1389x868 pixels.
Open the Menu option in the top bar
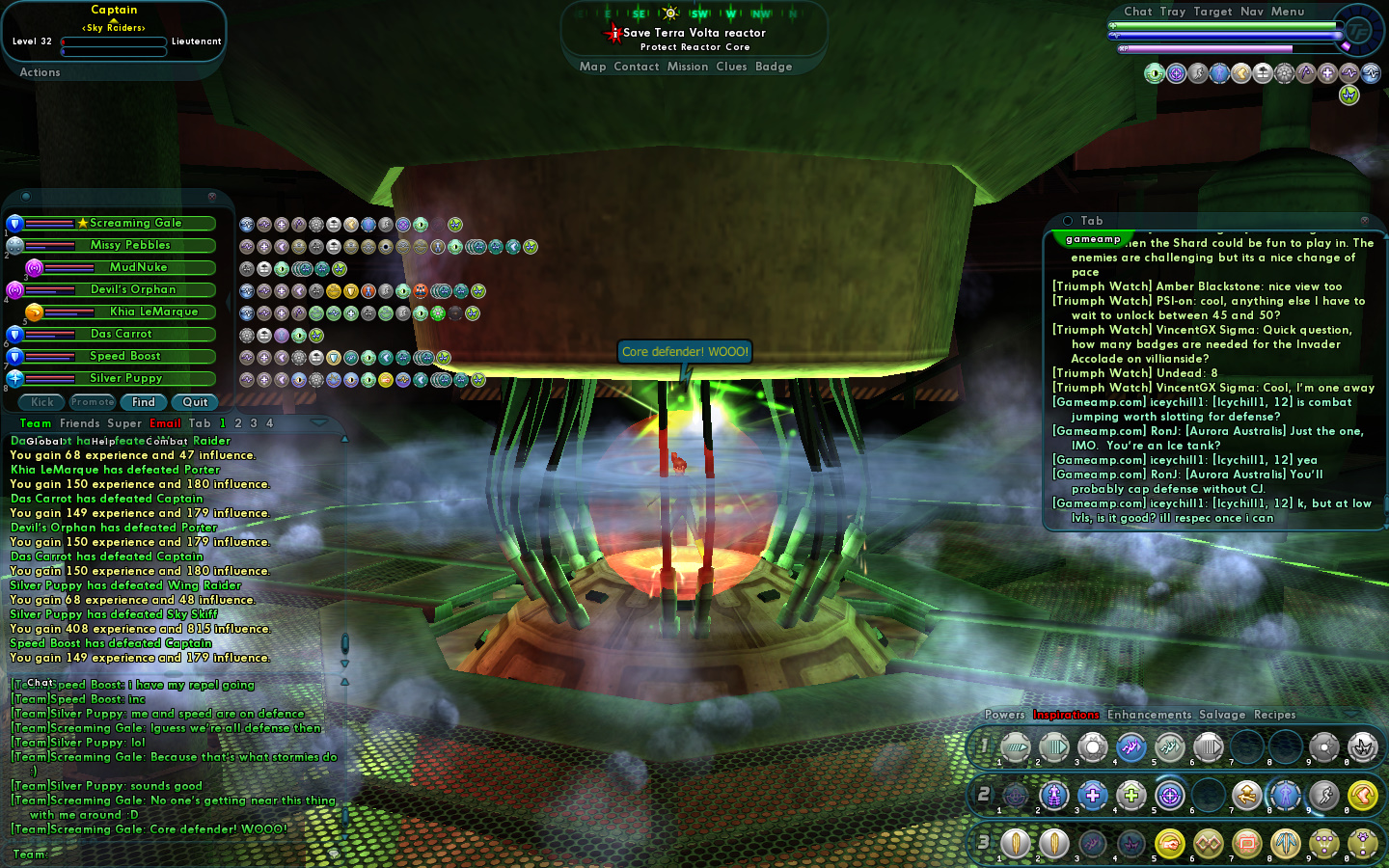[x=1288, y=12]
